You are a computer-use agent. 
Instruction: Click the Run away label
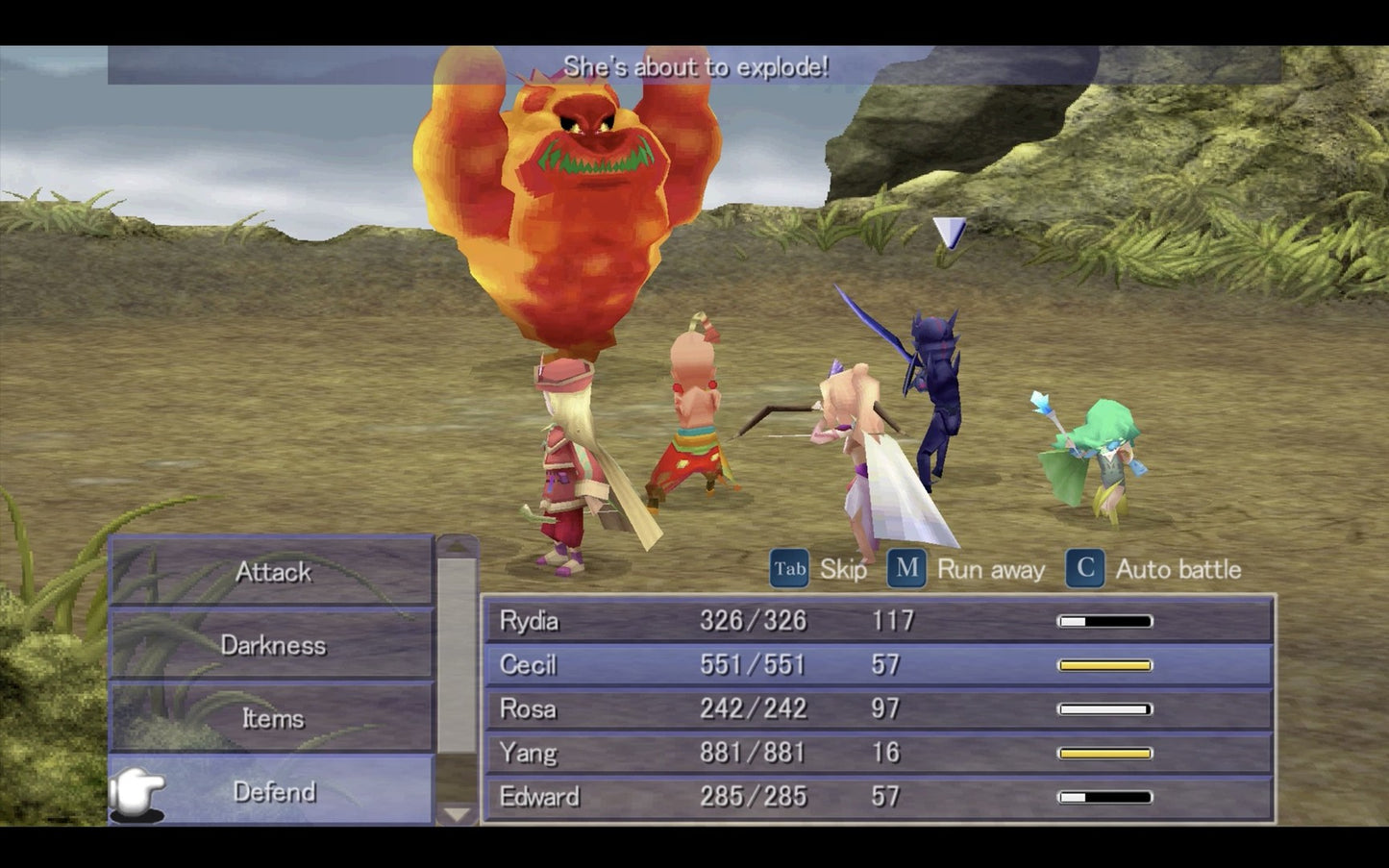tap(992, 569)
